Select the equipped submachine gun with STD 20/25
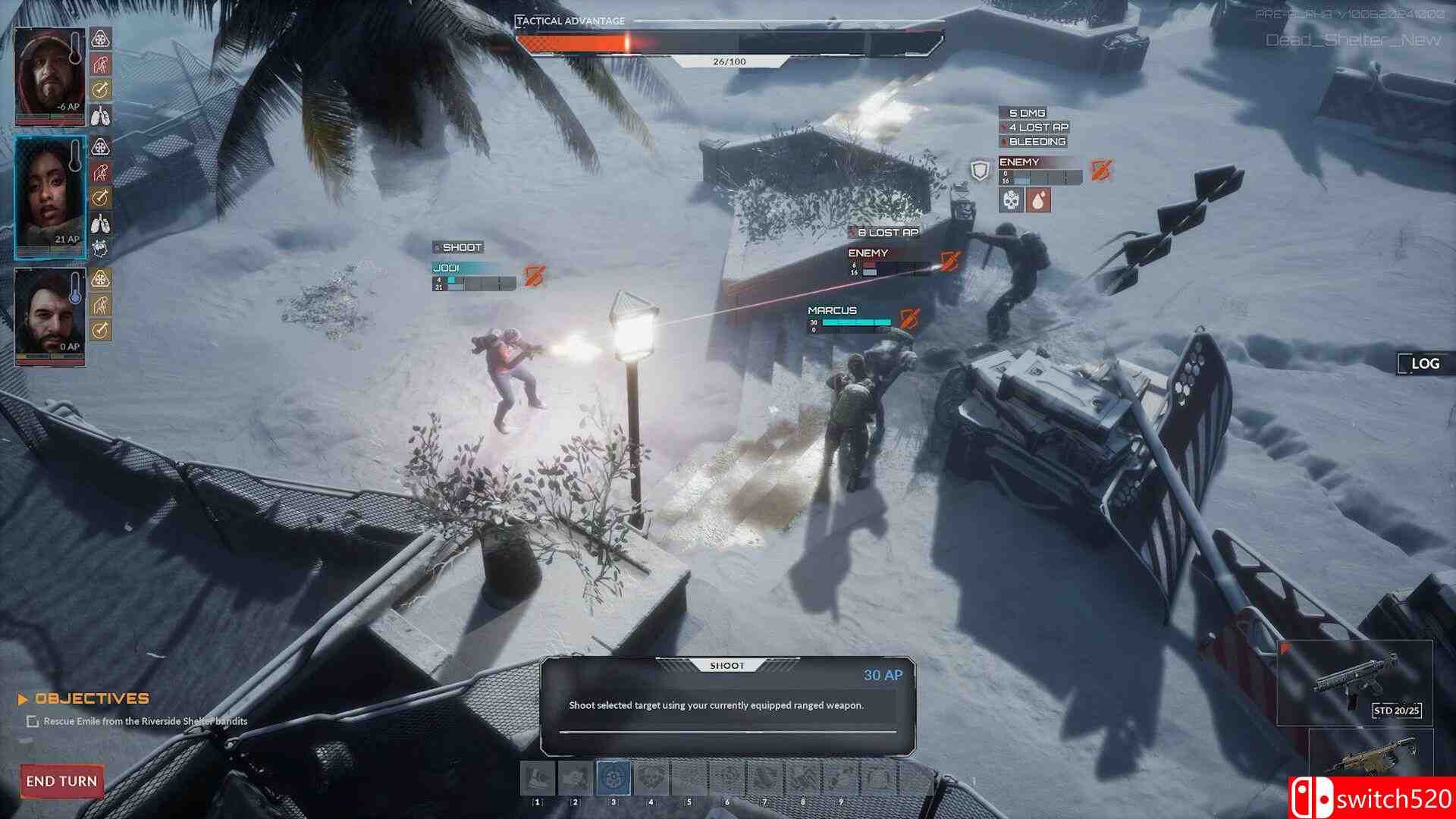 1355,682
